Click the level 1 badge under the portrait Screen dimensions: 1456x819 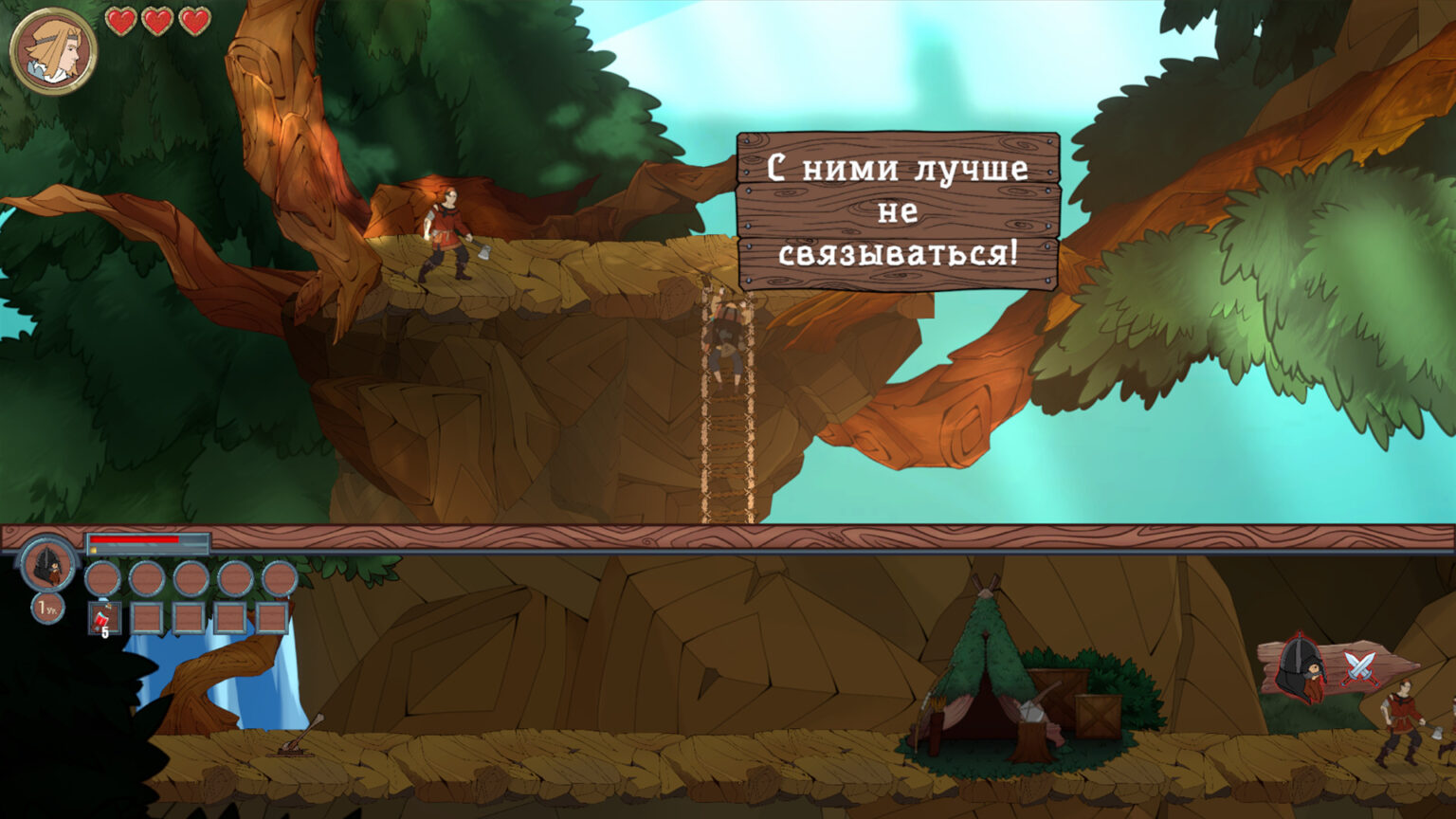coord(47,608)
